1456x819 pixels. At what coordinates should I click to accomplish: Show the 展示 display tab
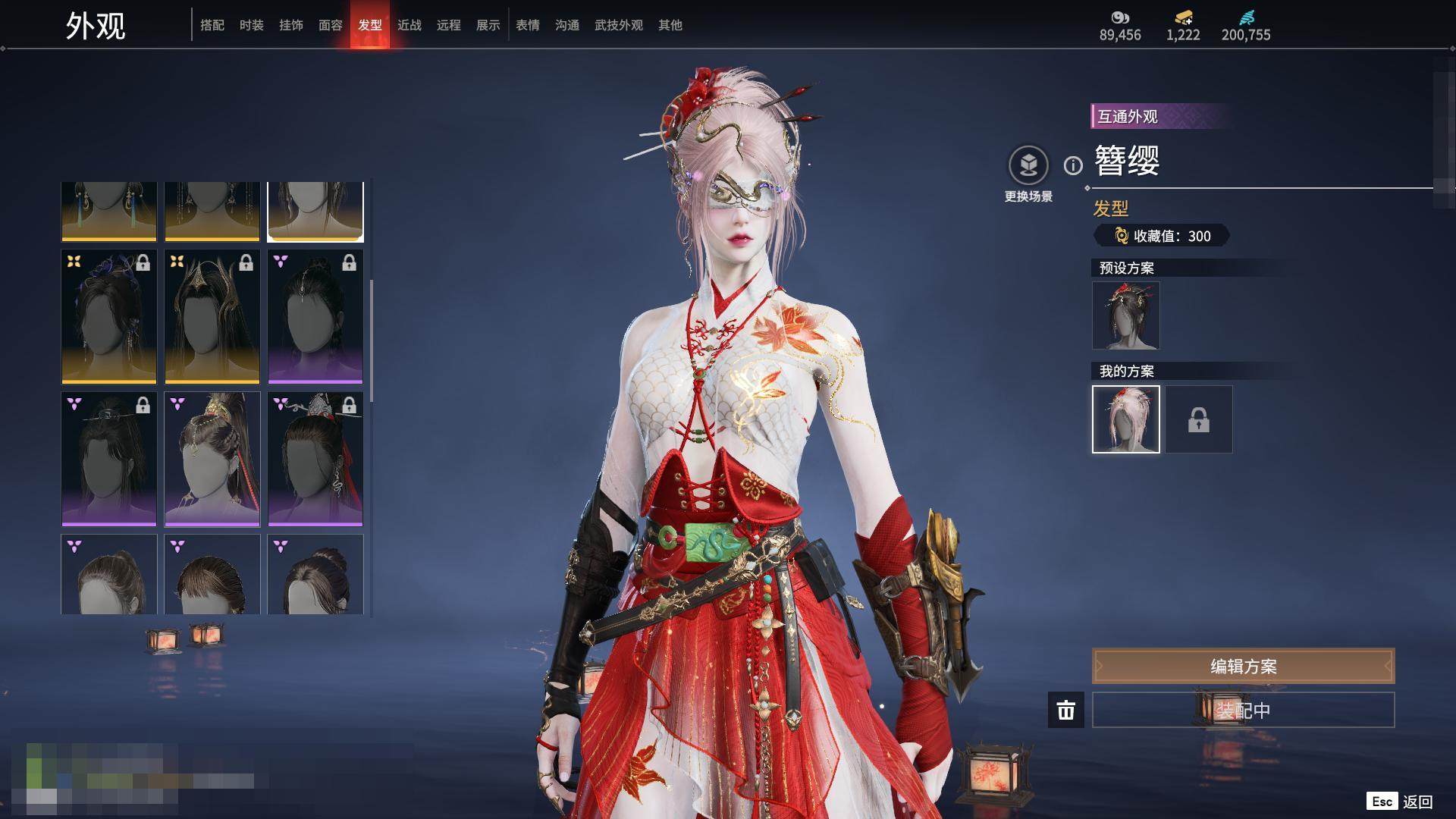point(488,25)
